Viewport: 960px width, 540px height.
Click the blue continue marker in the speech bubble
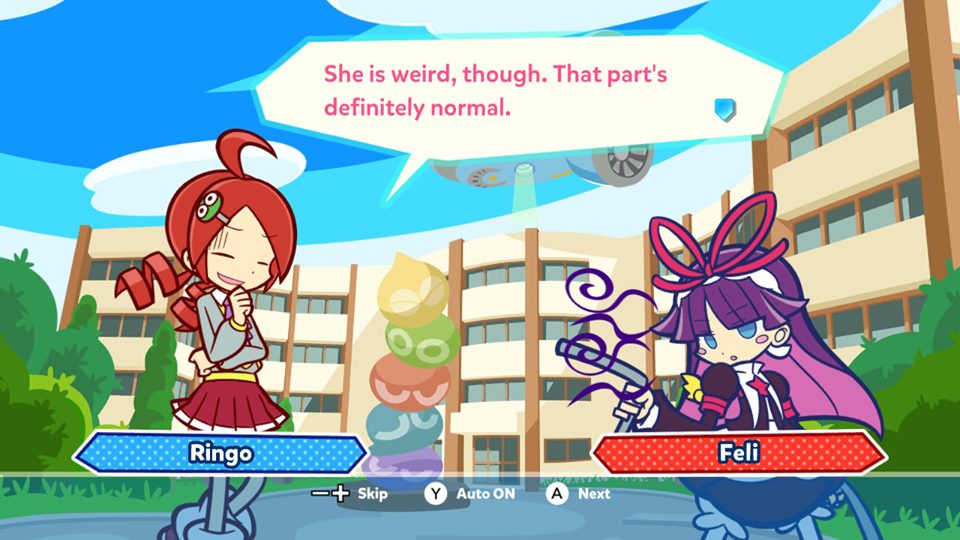726,108
